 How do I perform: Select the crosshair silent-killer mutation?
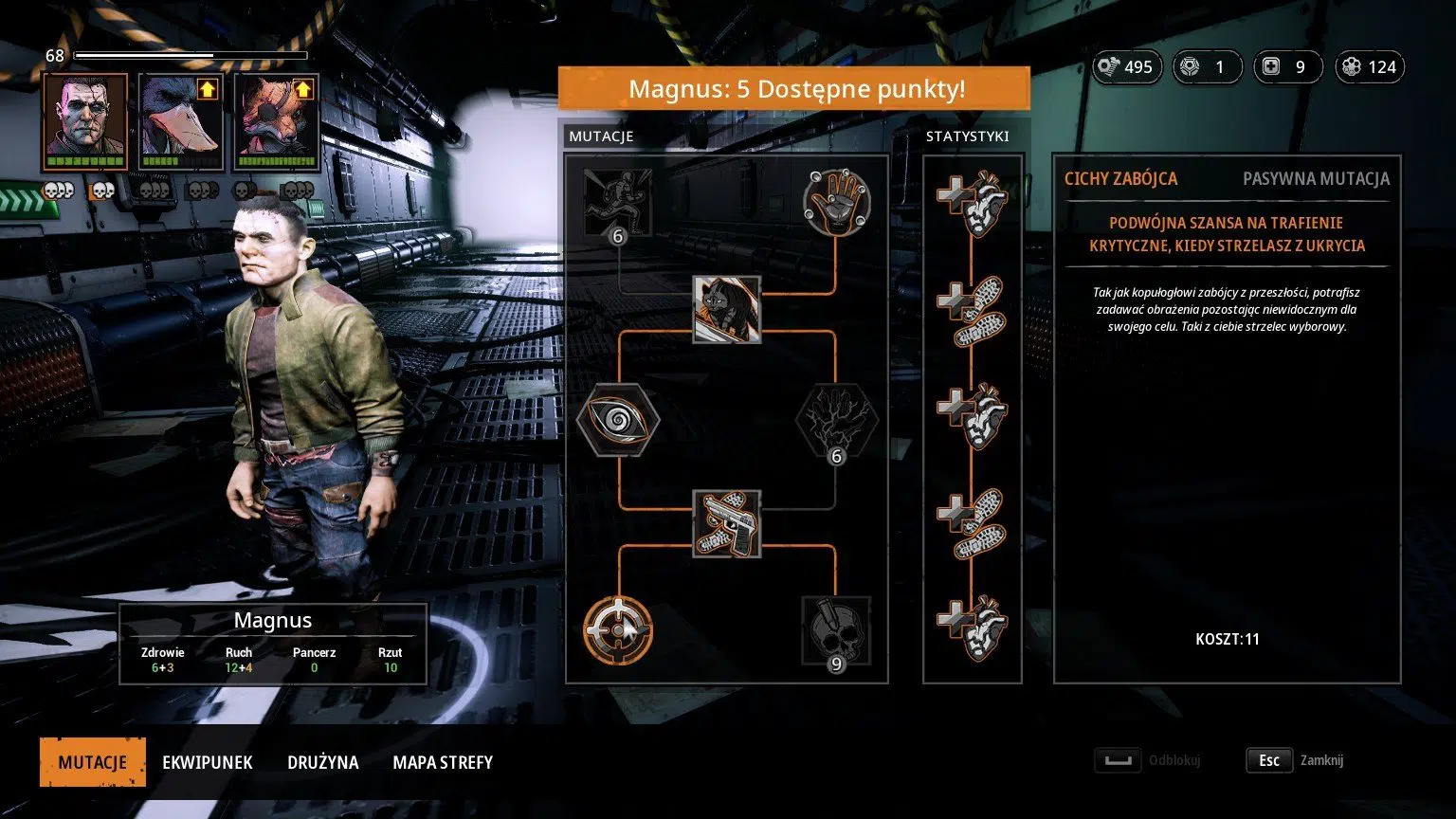tap(618, 629)
